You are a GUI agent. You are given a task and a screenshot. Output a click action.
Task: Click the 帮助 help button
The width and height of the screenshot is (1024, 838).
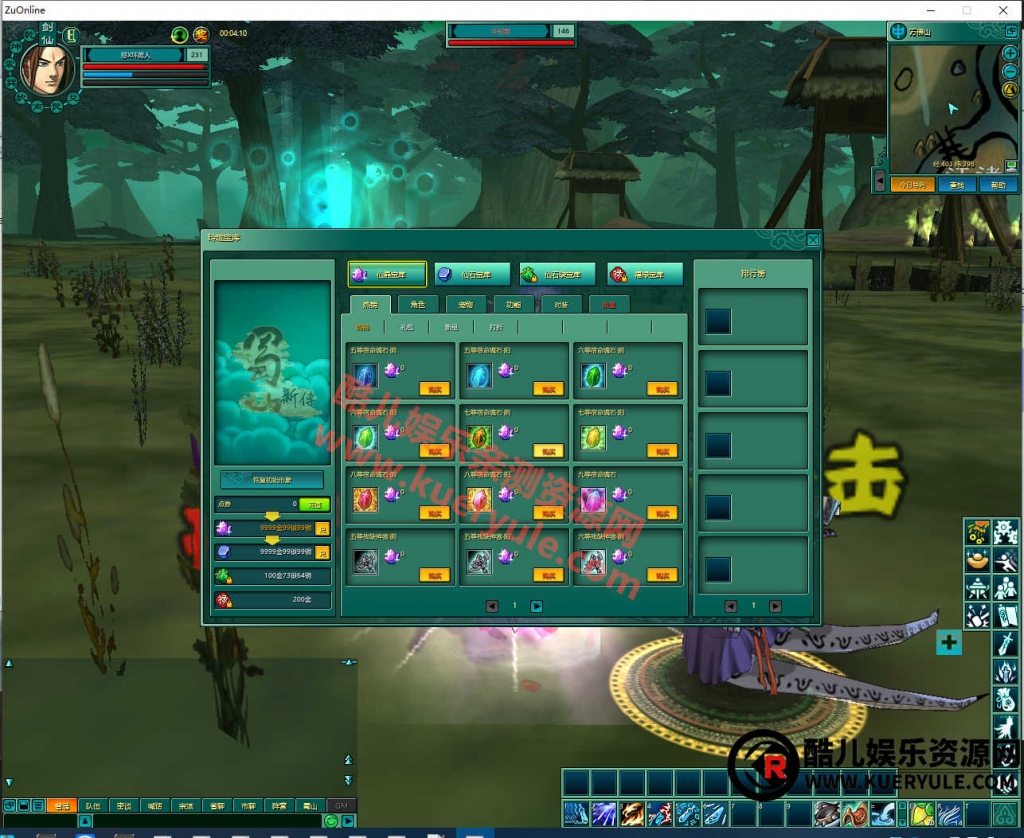tap(997, 185)
